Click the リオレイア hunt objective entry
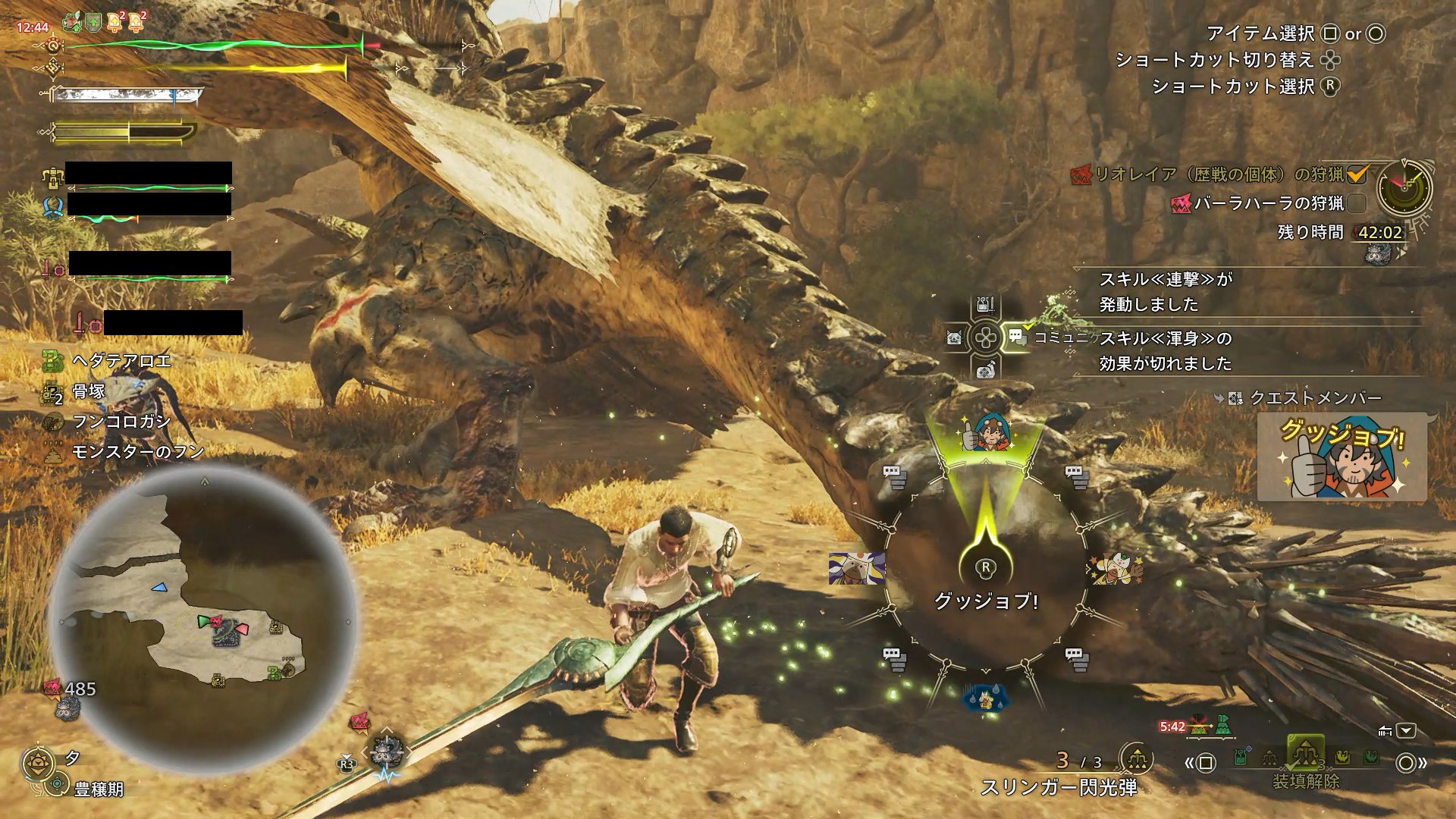The image size is (1456, 819). pos(1209,174)
